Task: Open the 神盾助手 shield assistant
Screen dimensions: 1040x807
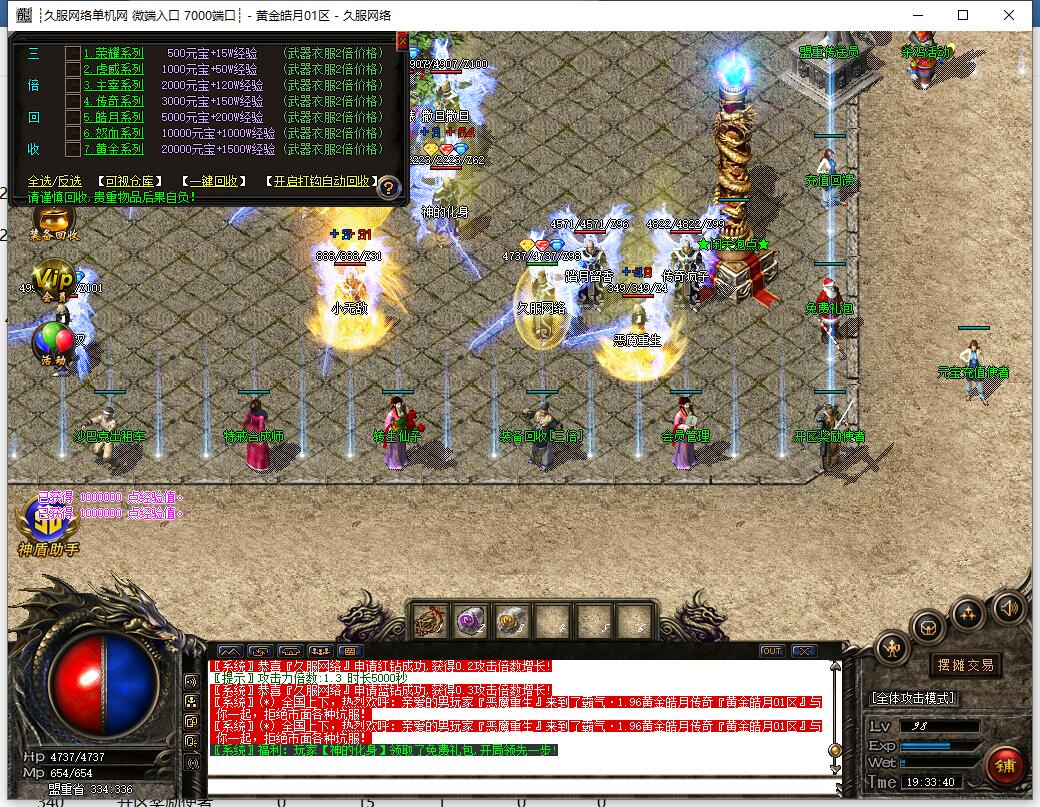Action: coord(48,527)
